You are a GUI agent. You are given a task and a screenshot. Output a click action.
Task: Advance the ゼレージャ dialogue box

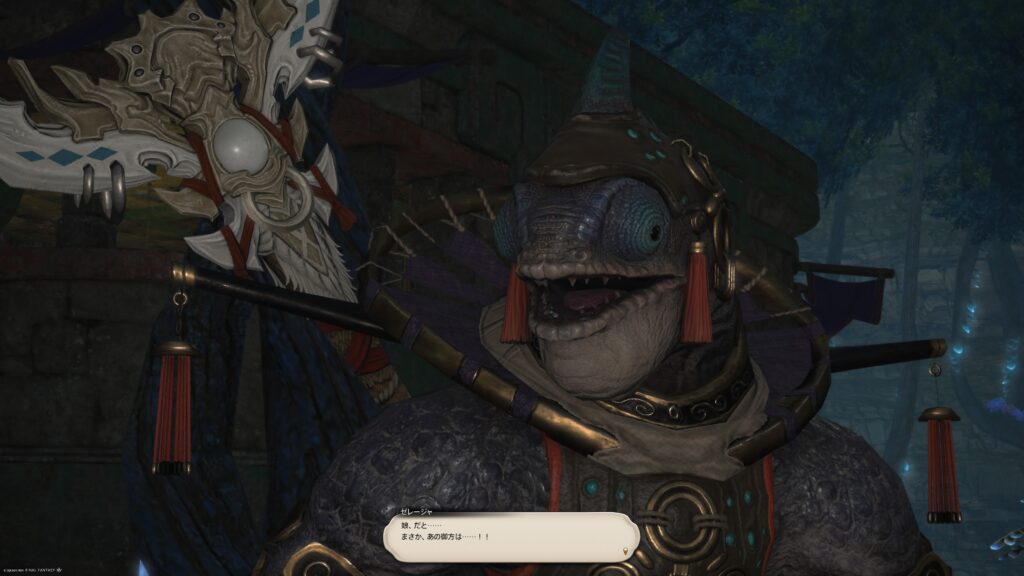(x=510, y=536)
